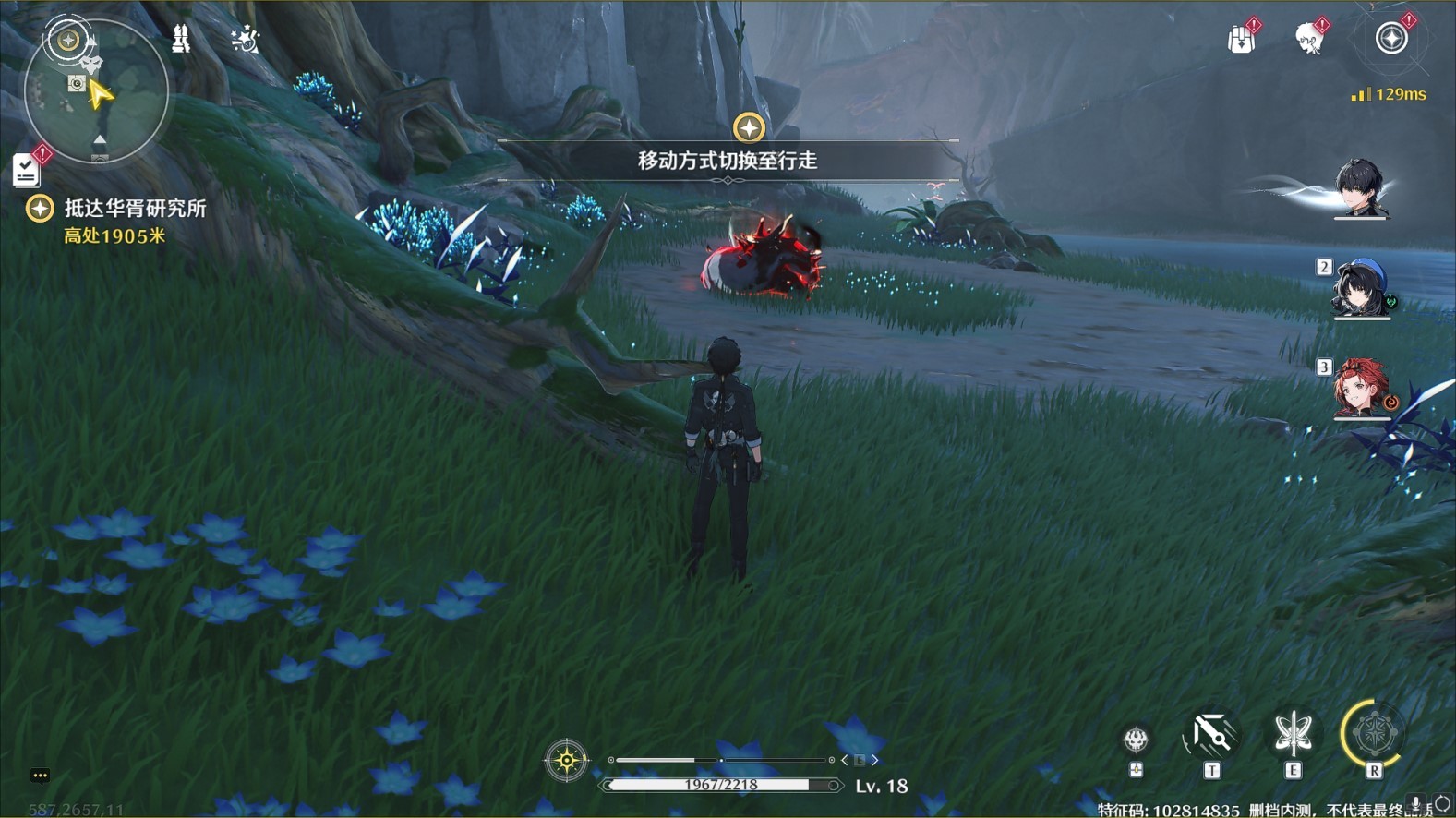Select the black-haired male party portrait
This screenshot has width=1456, height=818.
(x=1359, y=189)
